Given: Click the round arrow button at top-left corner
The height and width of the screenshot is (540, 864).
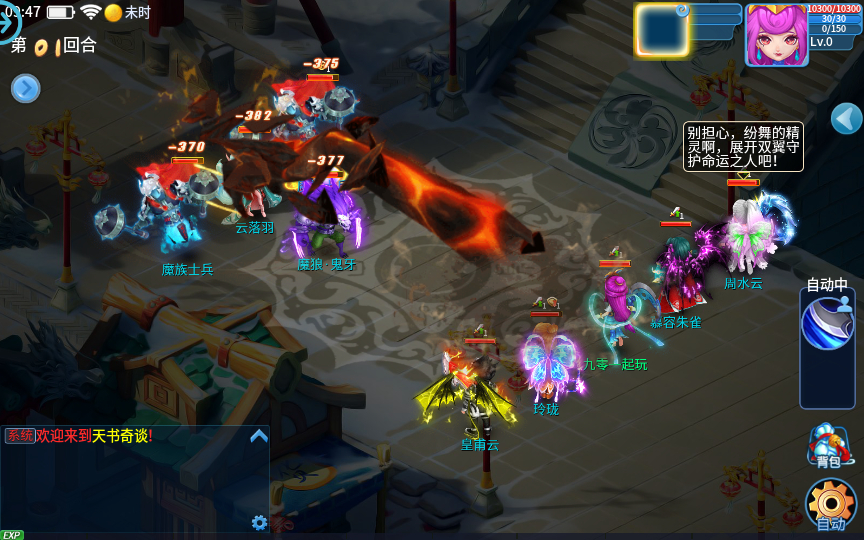Looking at the screenshot, I should tap(8, 18).
